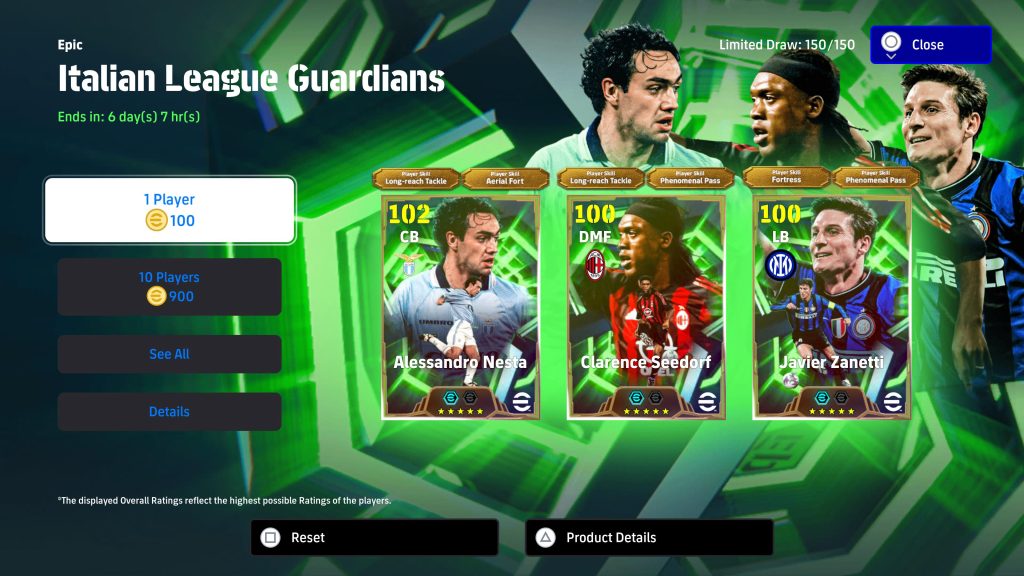Image resolution: width=1024 pixels, height=576 pixels.
Task: Choose the 10 Players draw for 900 coins
Action: click(x=169, y=287)
